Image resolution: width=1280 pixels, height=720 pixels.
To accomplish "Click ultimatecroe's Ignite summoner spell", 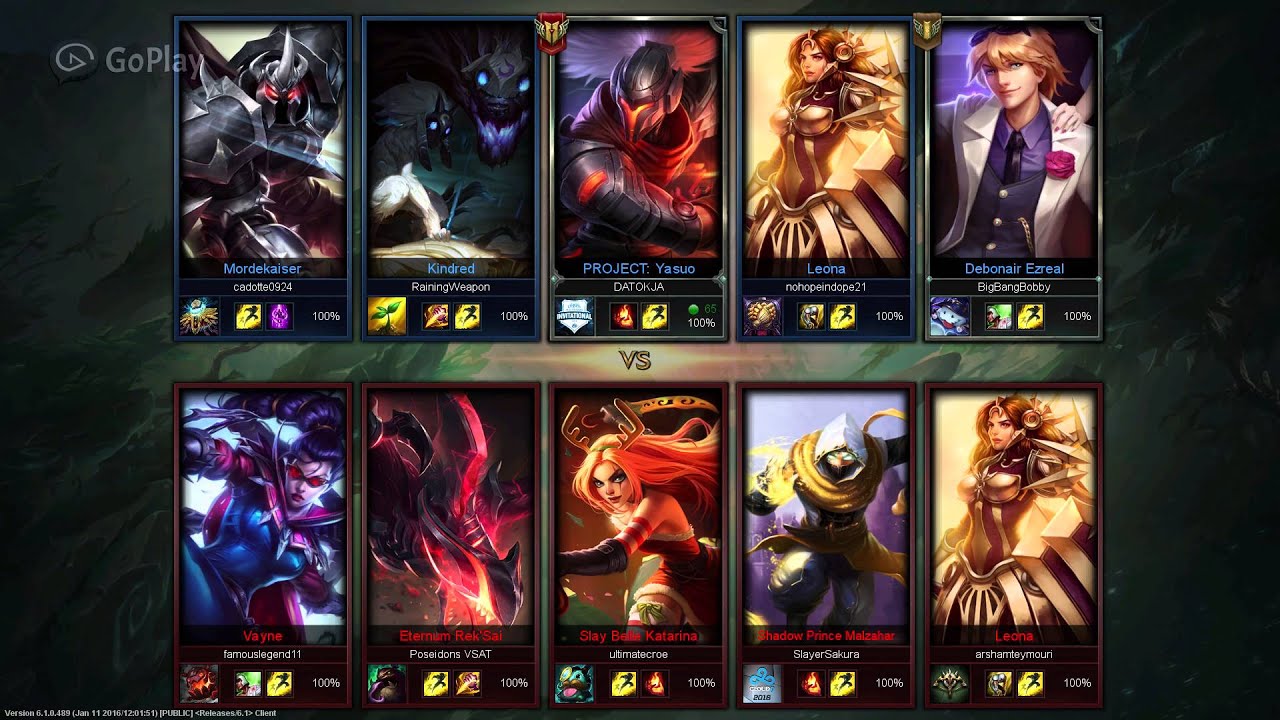I will coord(655,683).
